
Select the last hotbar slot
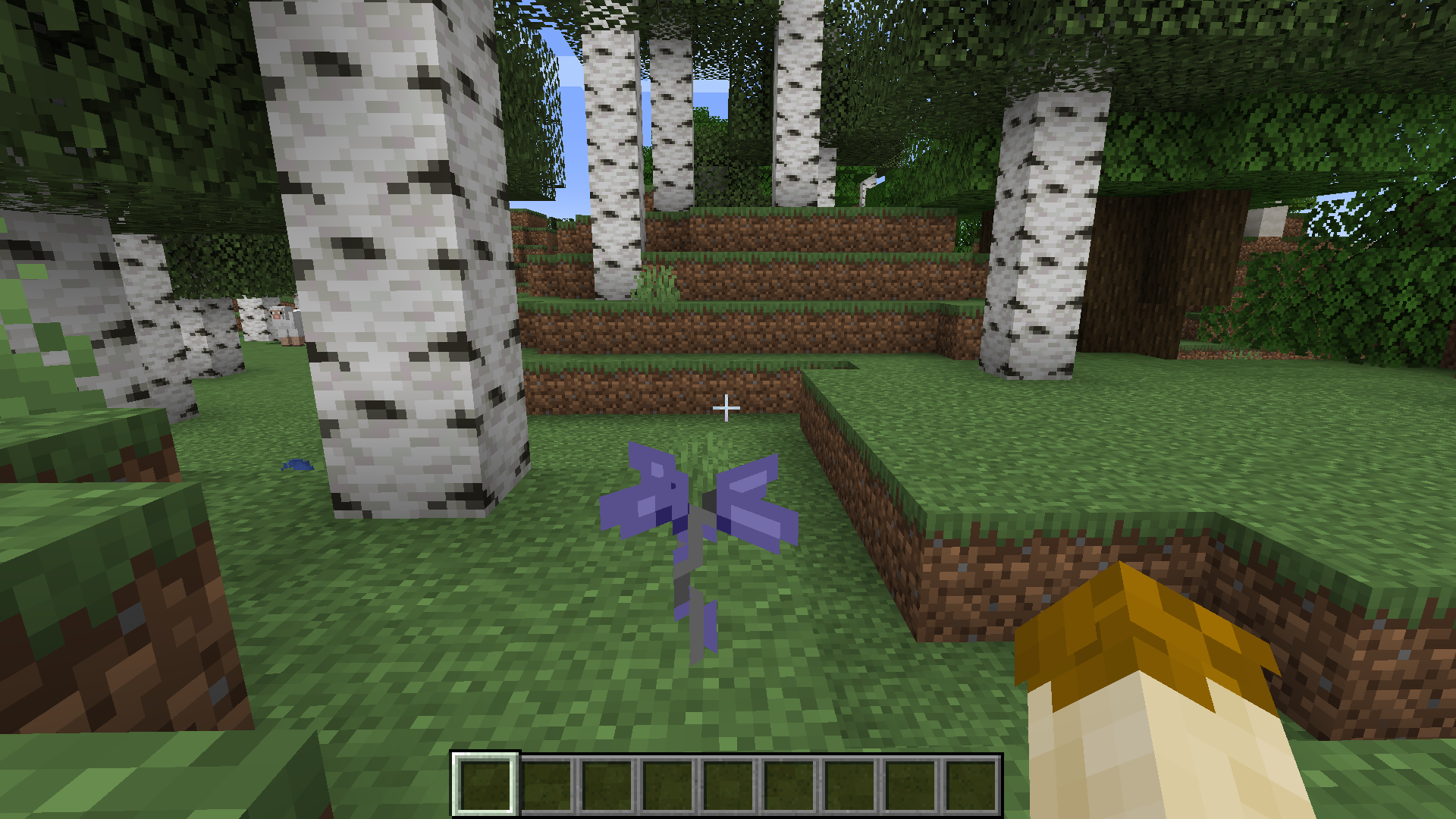point(973,785)
